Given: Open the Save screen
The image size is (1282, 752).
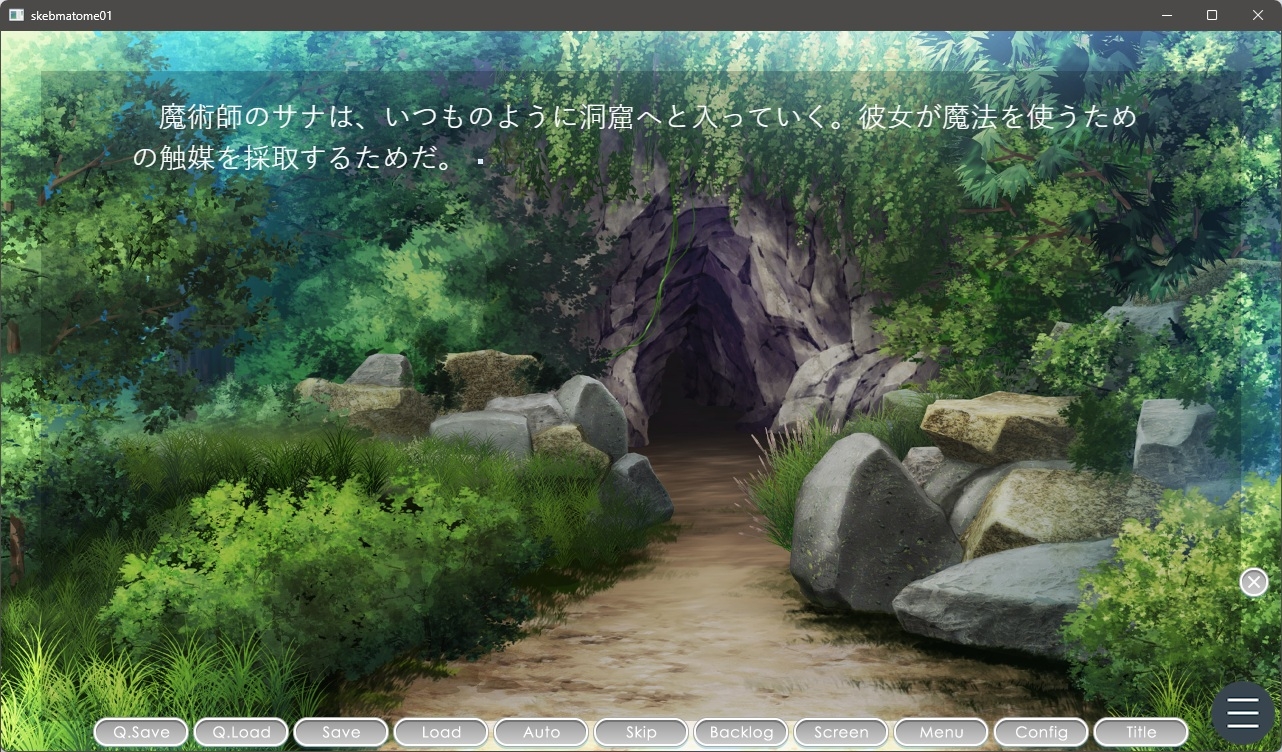Looking at the screenshot, I should tap(340, 732).
